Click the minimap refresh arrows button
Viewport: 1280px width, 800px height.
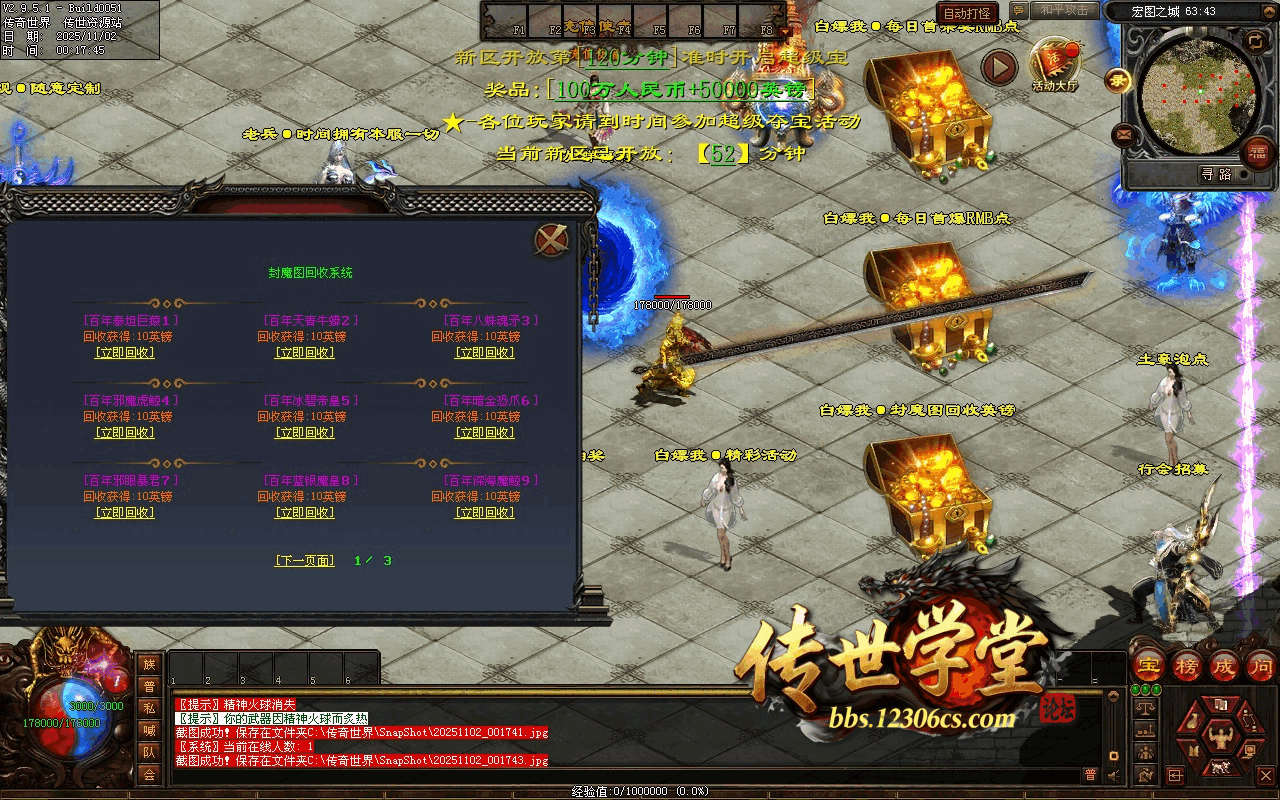click(1254, 41)
